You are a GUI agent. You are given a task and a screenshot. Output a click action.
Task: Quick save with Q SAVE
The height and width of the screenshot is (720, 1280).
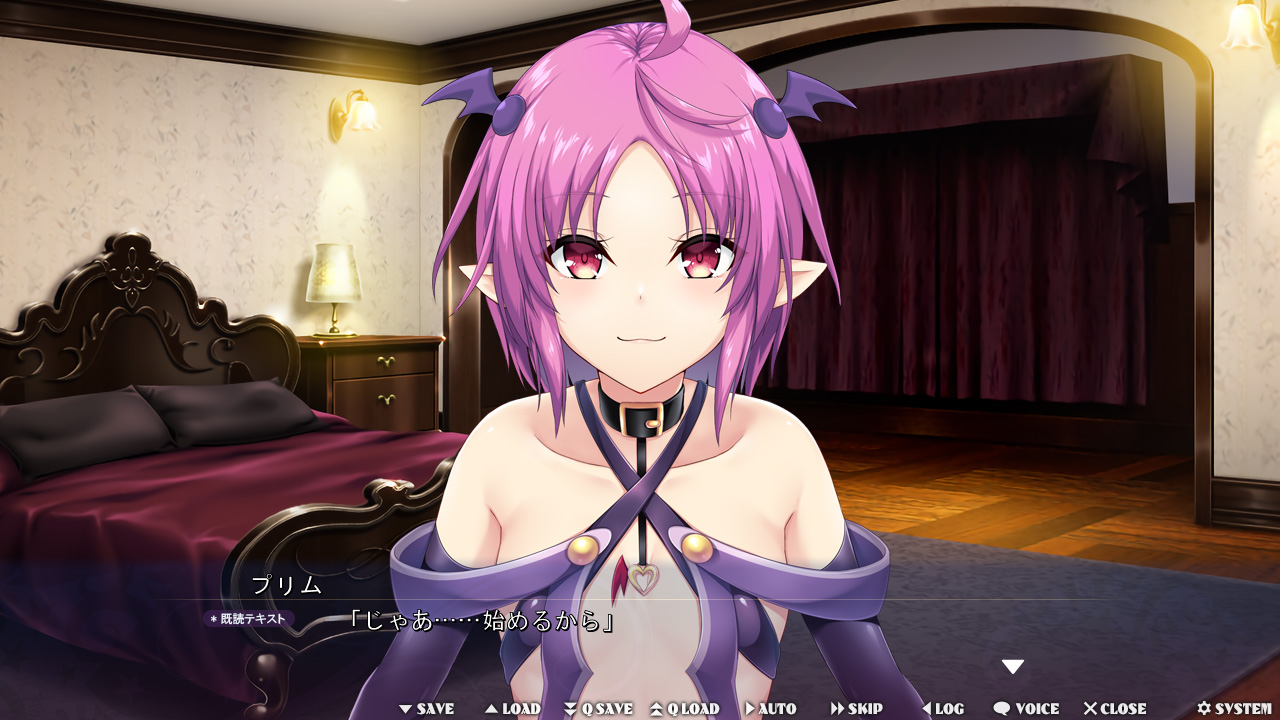coord(598,709)
